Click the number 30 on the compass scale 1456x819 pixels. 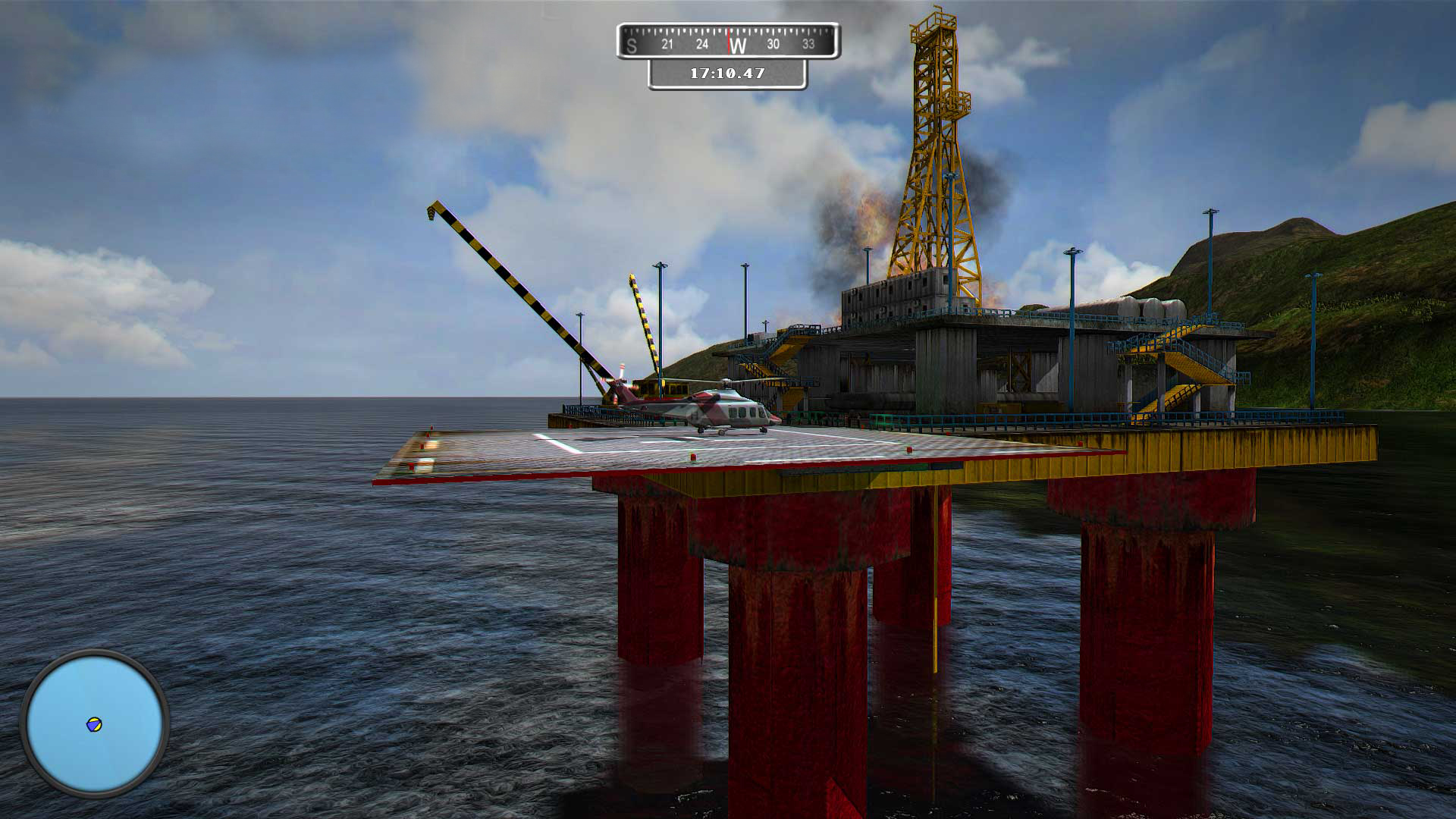point(774,44)
